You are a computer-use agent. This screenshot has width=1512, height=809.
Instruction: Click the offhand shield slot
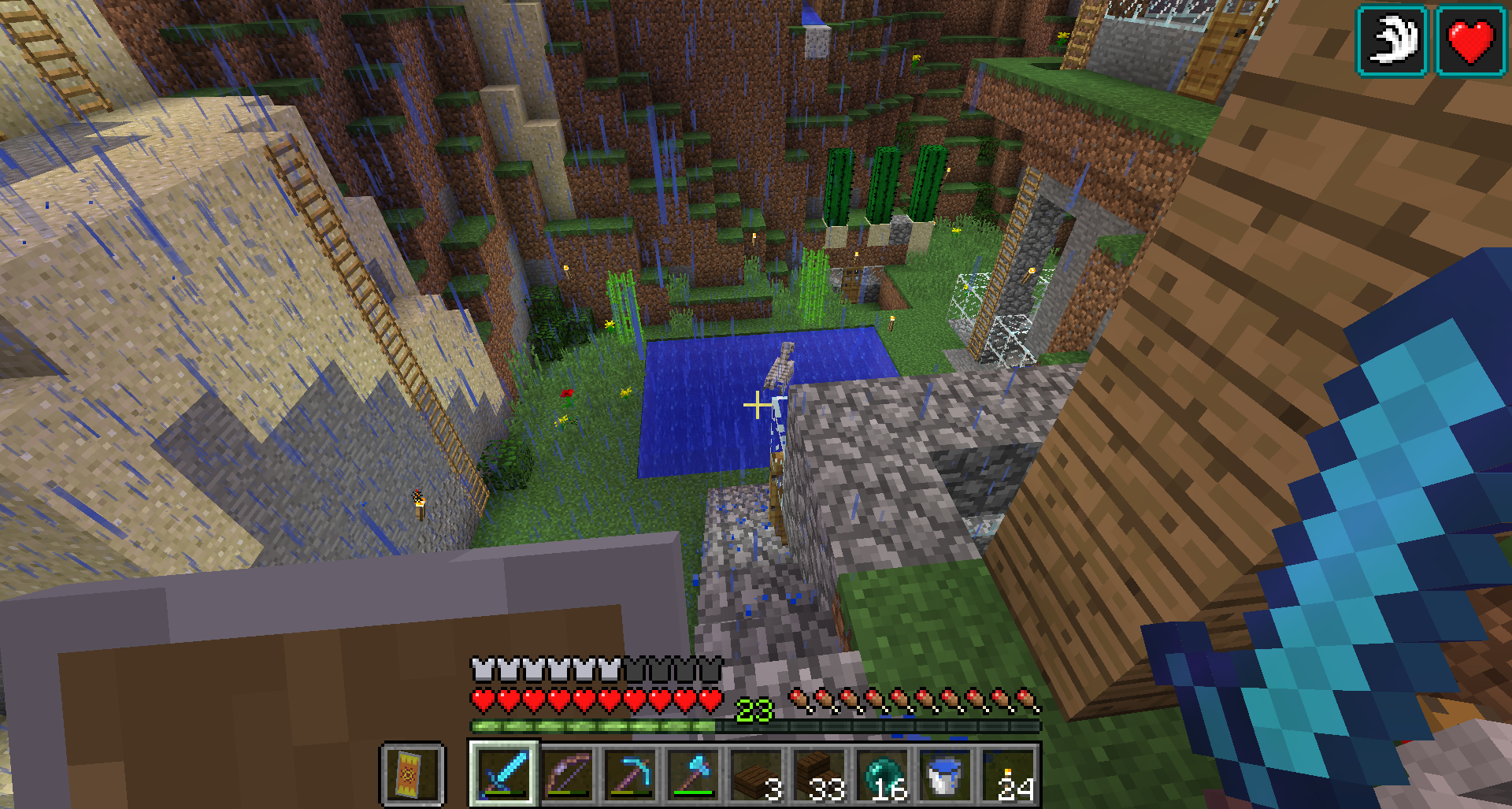(x=413, y=774)
